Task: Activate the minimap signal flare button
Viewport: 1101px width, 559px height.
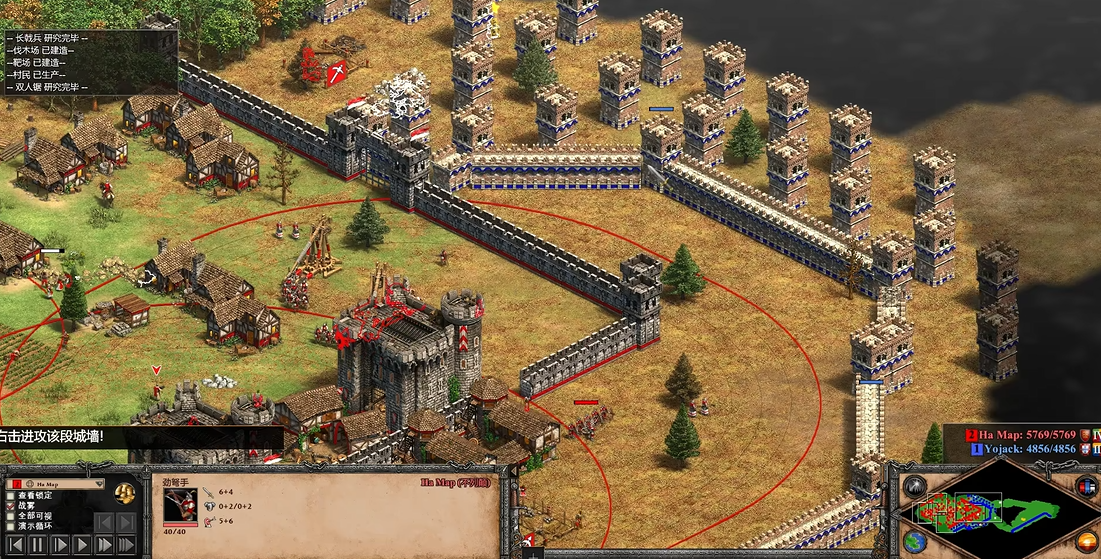Action: pyautogui.click(x=915, y=486)
